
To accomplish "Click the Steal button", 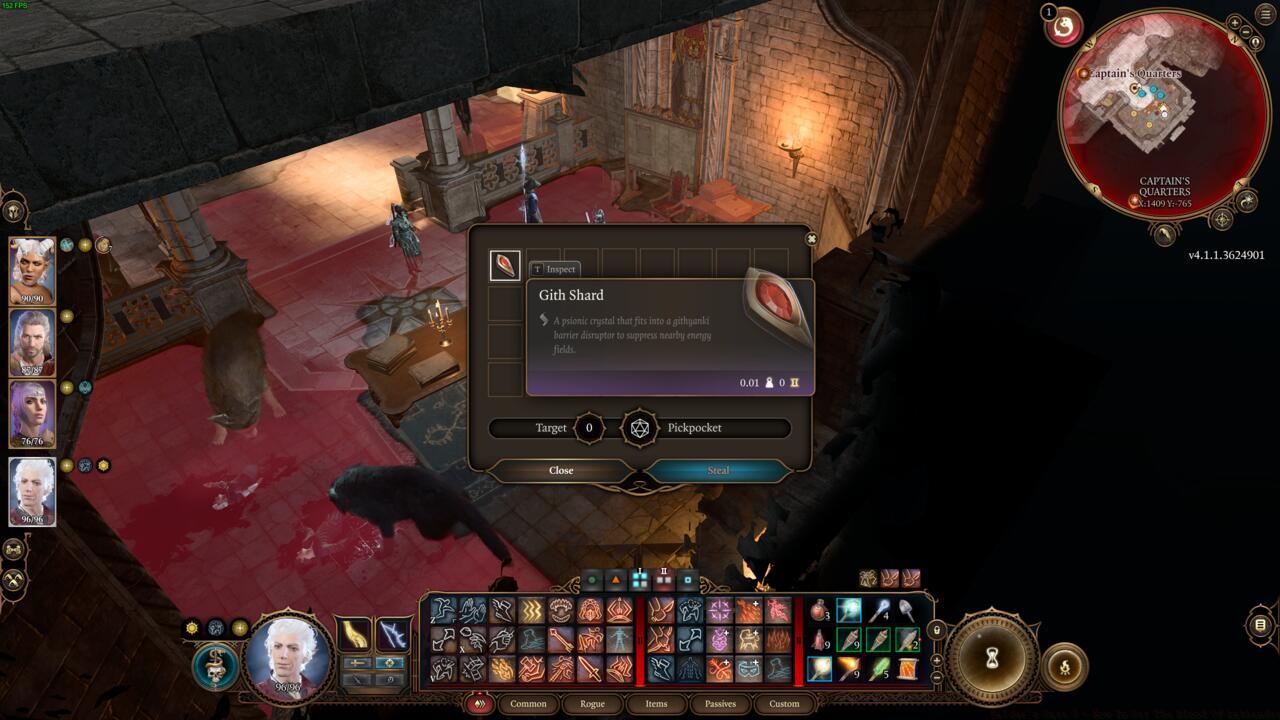I will 718,470.
